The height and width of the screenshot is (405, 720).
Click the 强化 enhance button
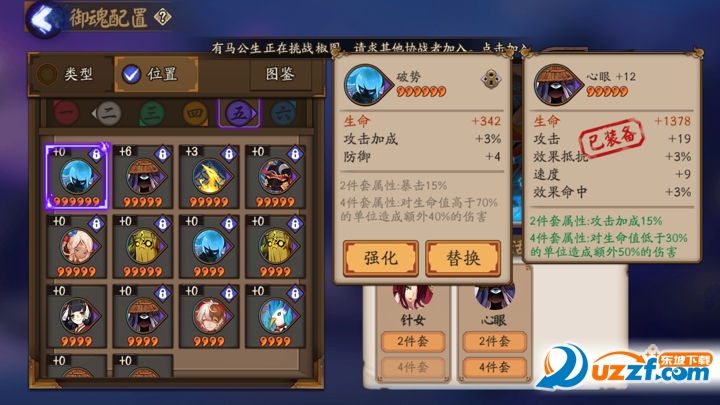[x=380, y=258]
